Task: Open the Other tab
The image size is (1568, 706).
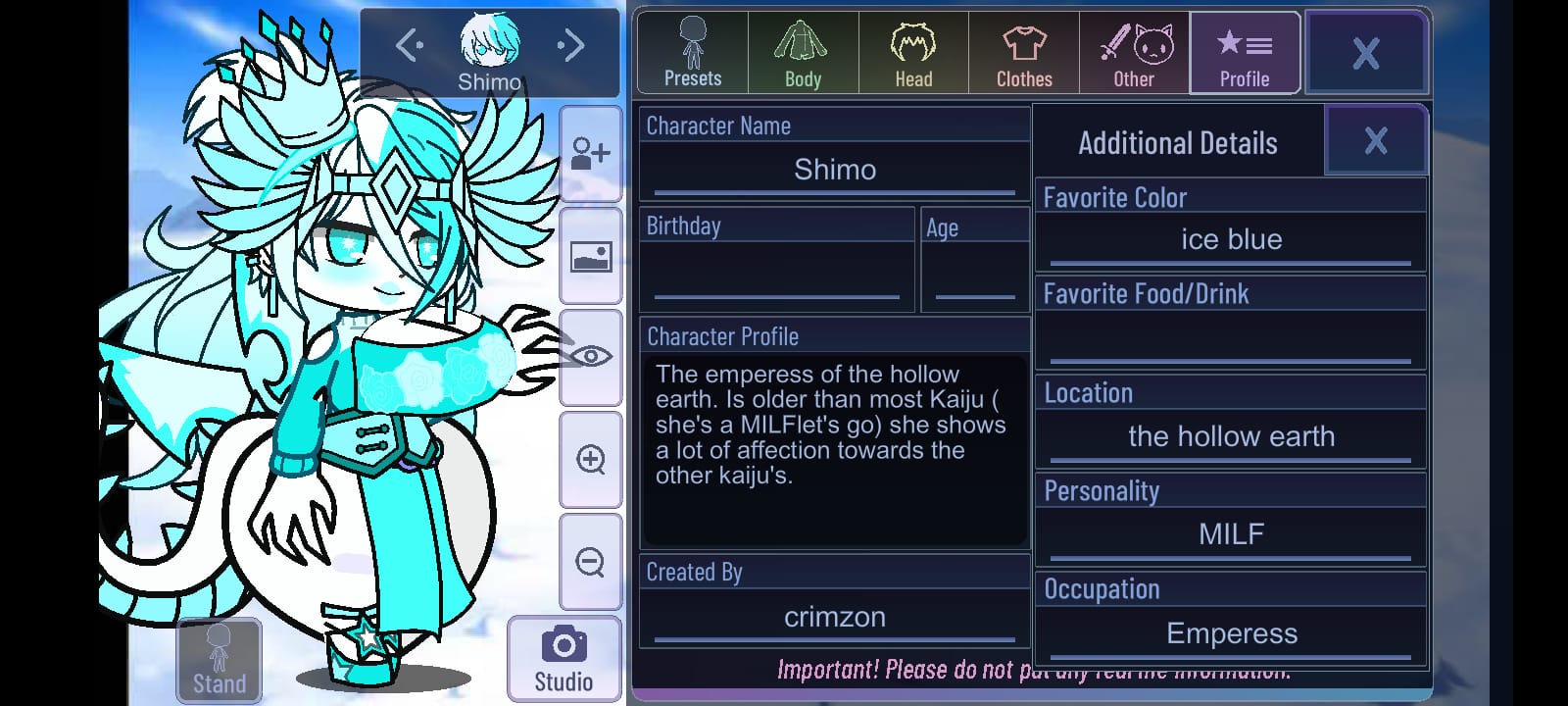Action: [x=1134, y=53]
